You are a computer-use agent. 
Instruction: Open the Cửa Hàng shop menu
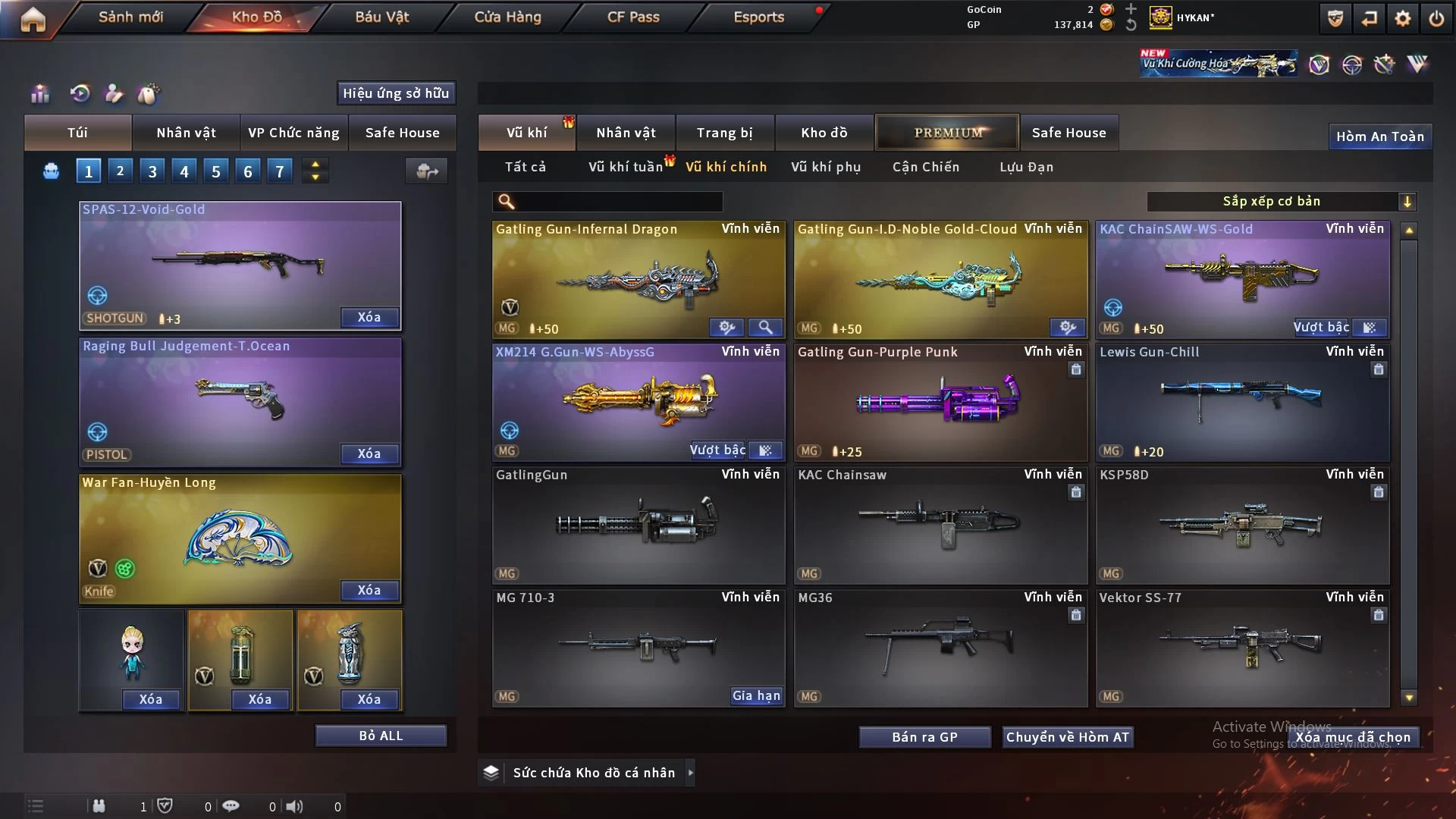pyautogui.click(x=507, y=17)
